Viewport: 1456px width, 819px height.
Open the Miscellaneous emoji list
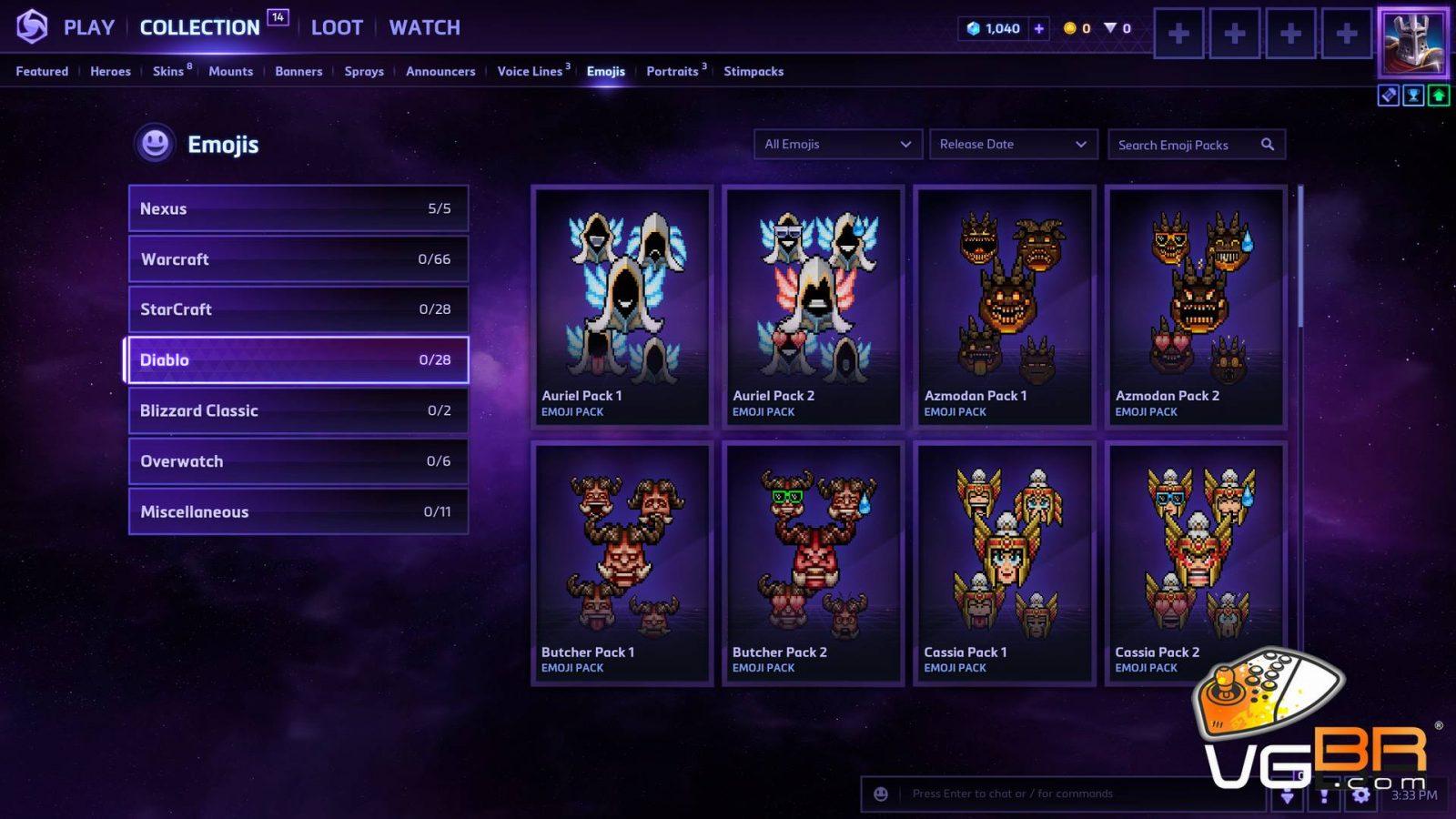(298, 511)
